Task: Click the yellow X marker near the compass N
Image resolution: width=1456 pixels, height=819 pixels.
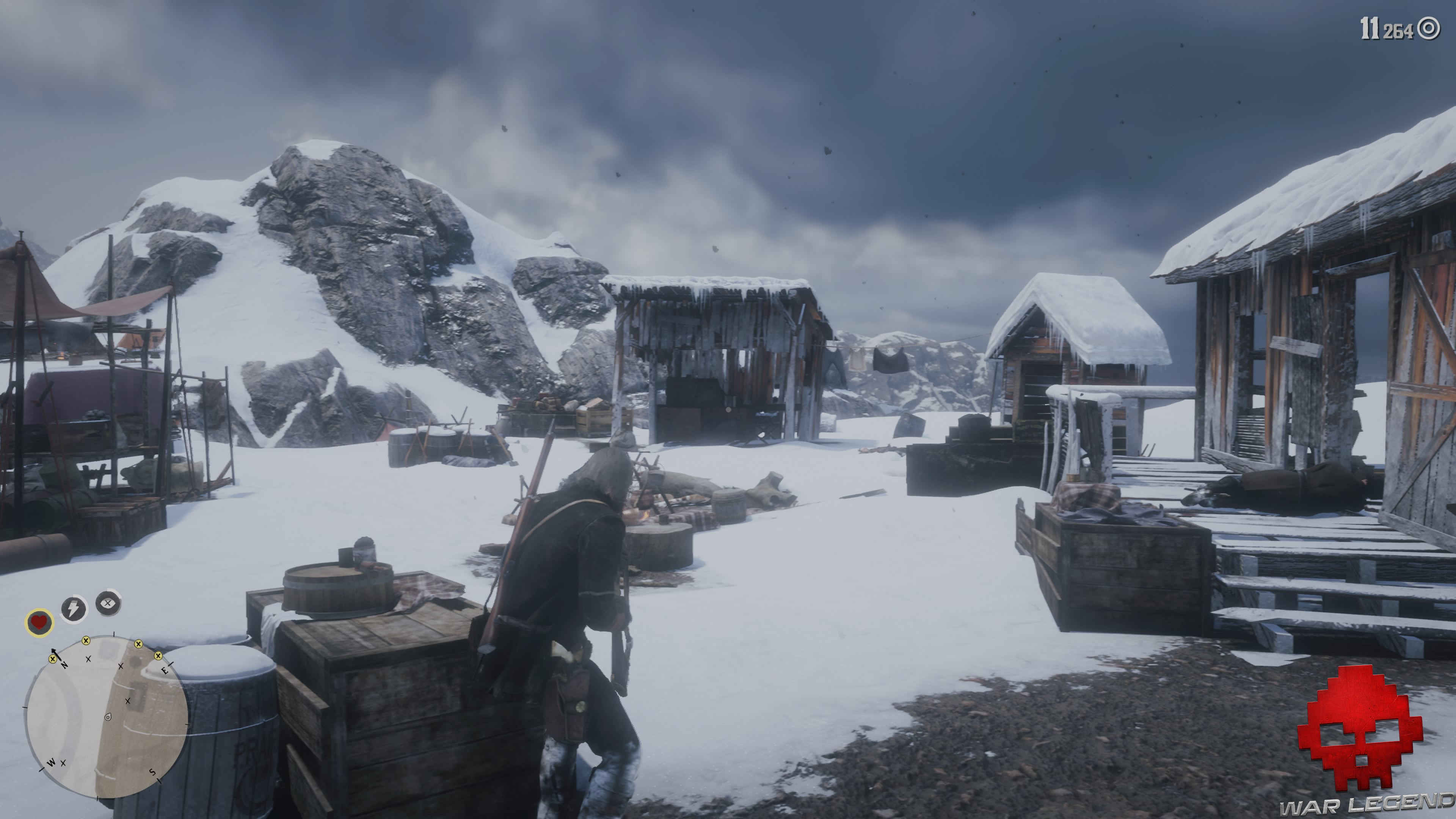Action: click(x=53, y=659)
